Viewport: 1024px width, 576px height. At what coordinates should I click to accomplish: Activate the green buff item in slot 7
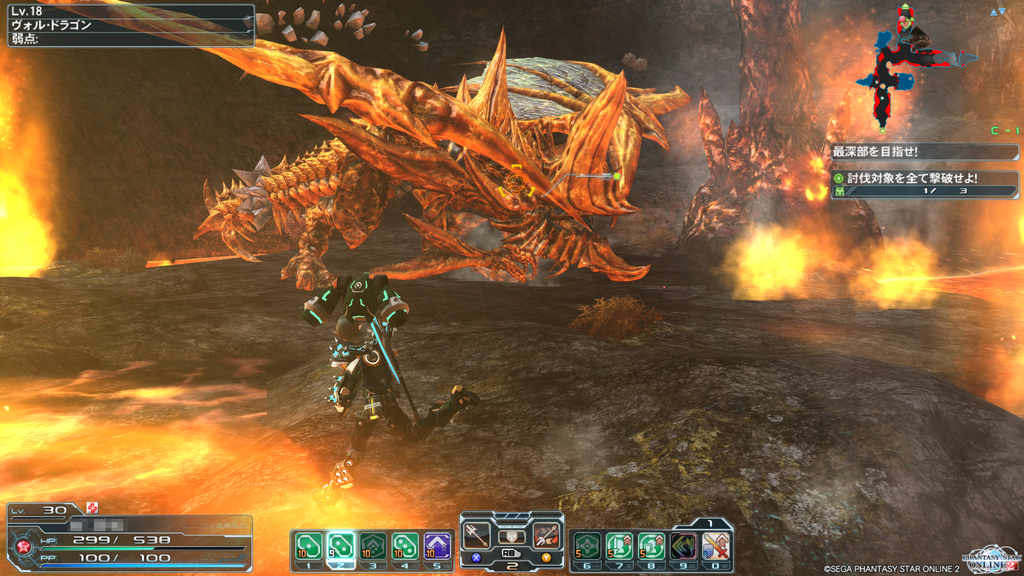tap(619, 545)
